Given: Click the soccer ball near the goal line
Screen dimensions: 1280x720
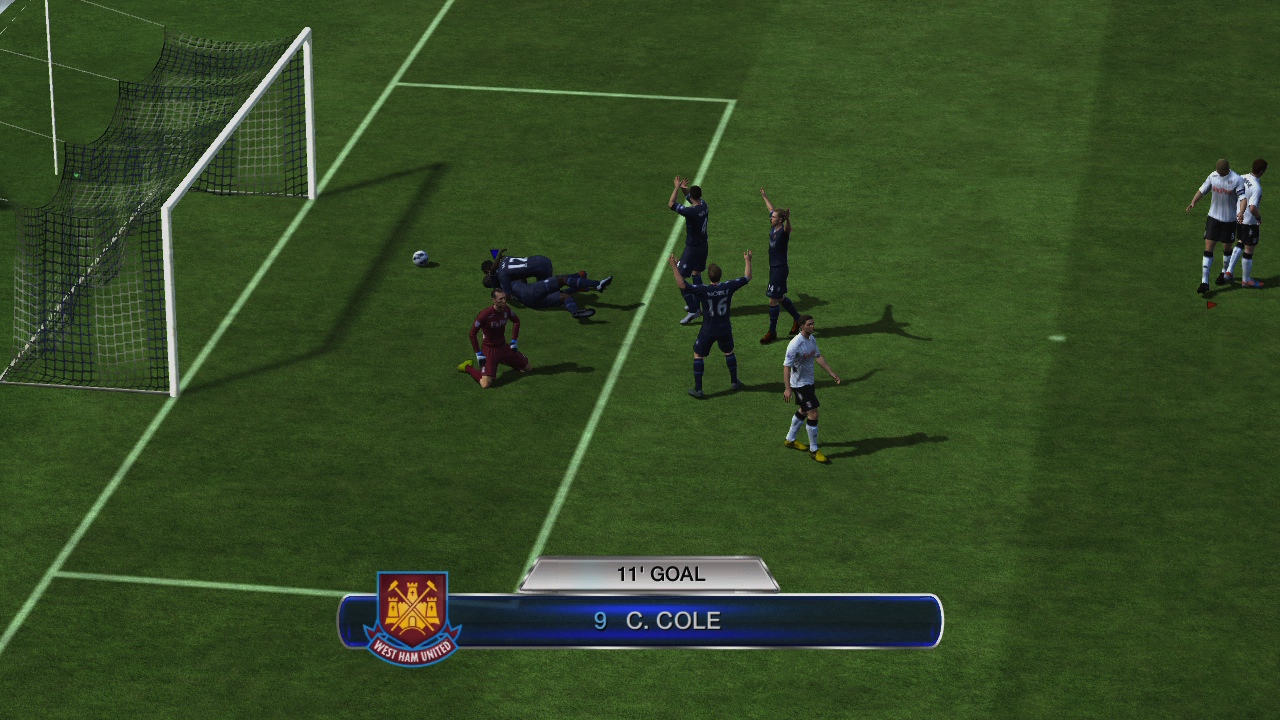Looking at the screenshot, I should tap(419, 259).
